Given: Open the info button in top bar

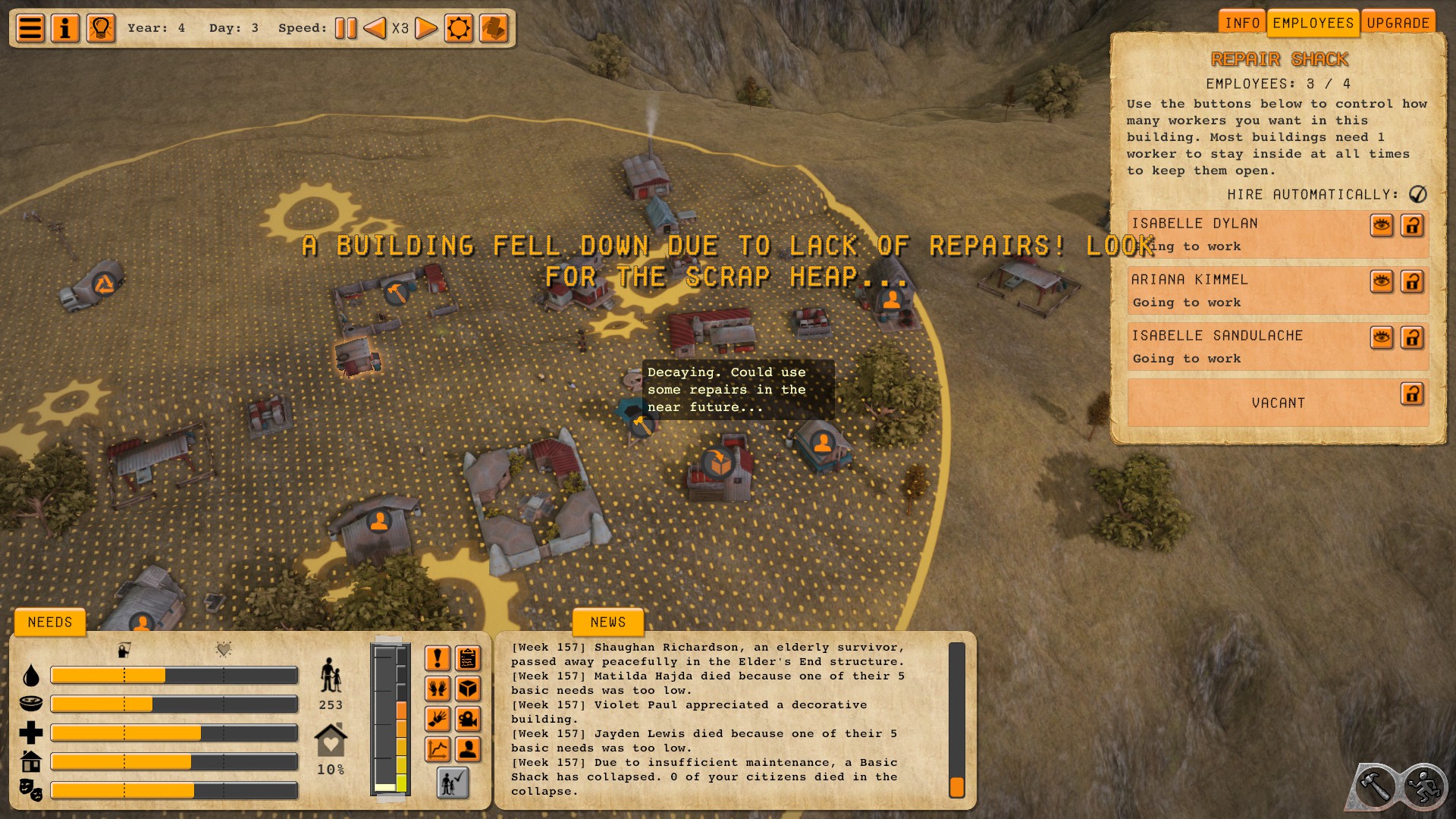Looking at the screenshot, I should pos(65,29).
